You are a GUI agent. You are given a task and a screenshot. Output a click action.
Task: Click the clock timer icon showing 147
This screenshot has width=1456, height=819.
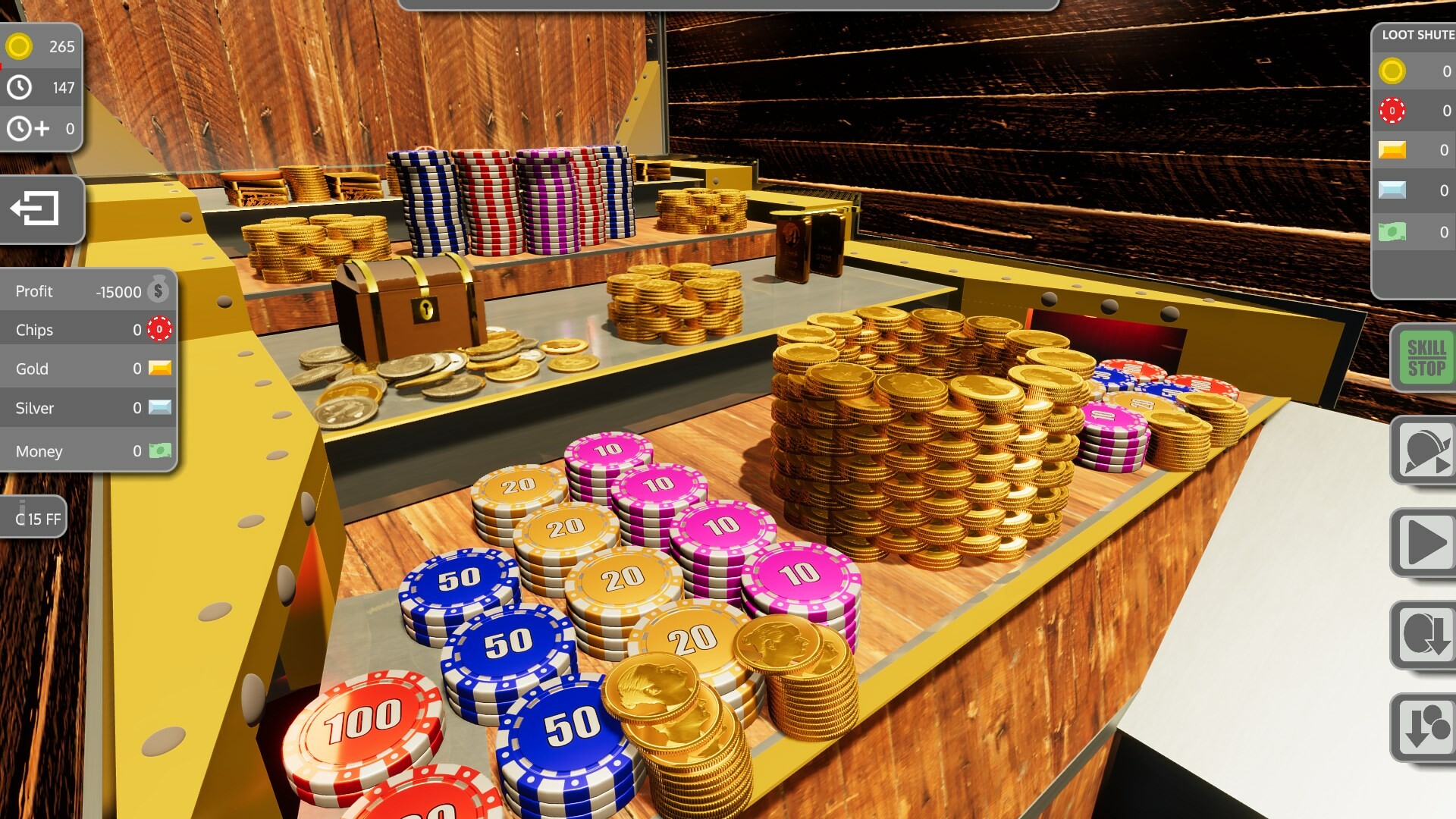[x=19, y=87]
